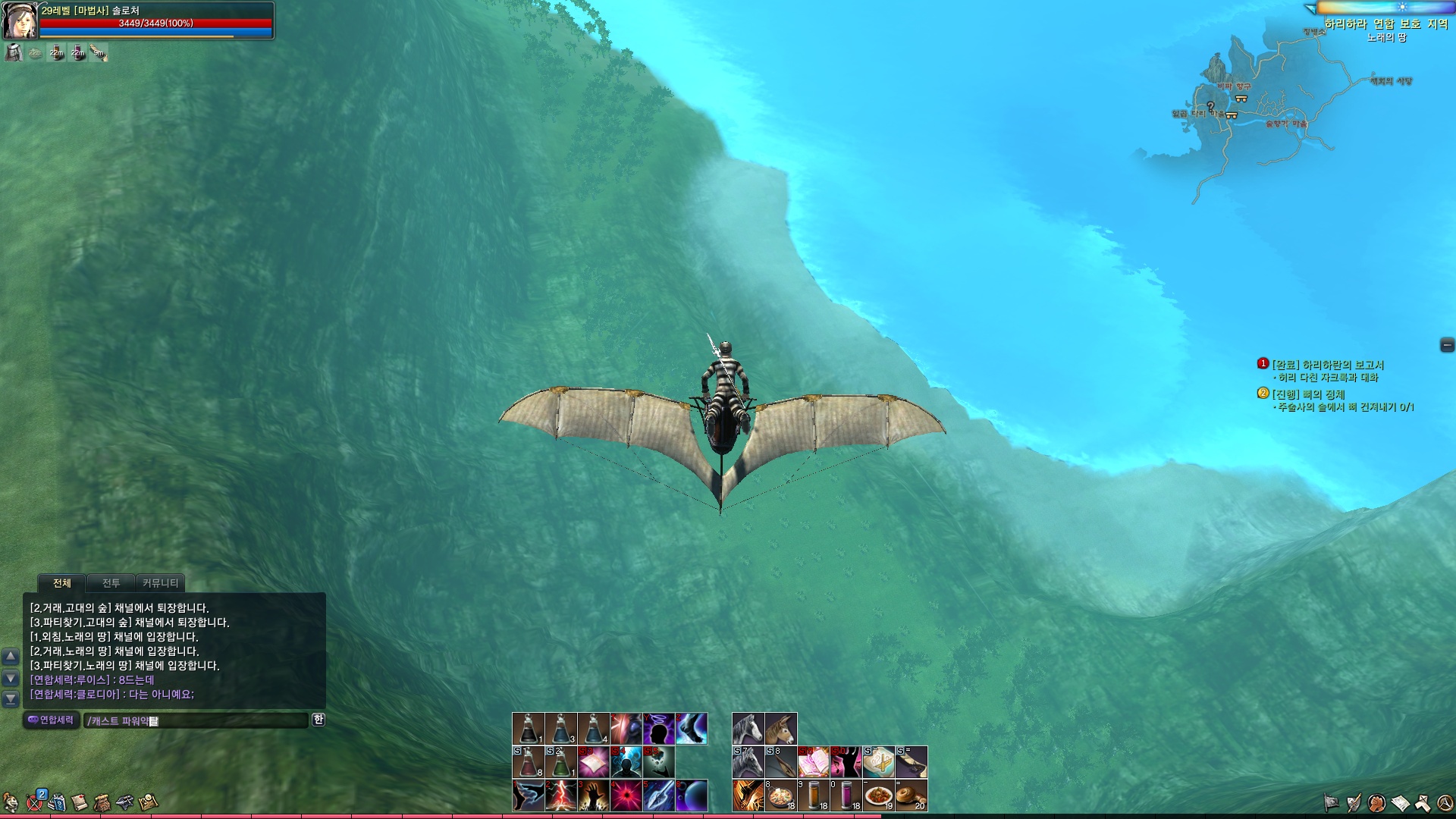This screenshot has width=1456, height=819.
Task: Drink the green potion flask
Action: tap(560, 762)
